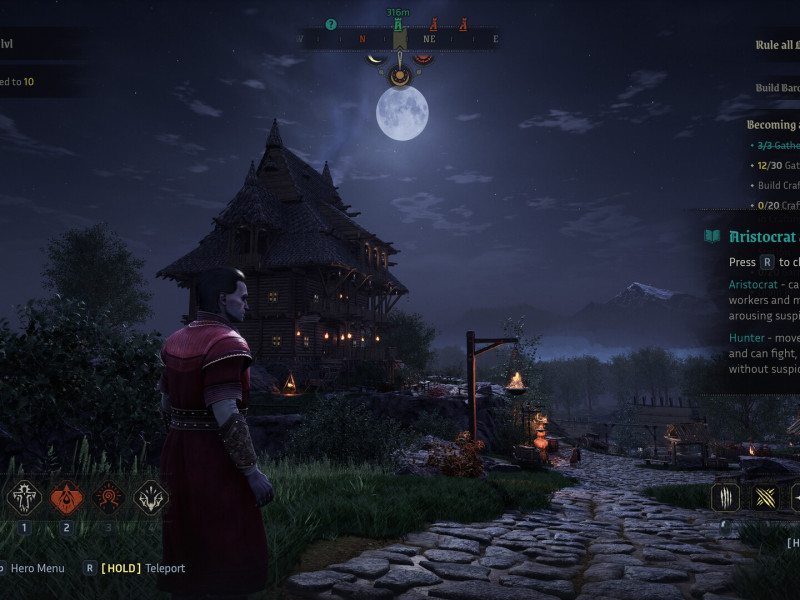Open the Aristocrat tutorial tip panel

760,237
